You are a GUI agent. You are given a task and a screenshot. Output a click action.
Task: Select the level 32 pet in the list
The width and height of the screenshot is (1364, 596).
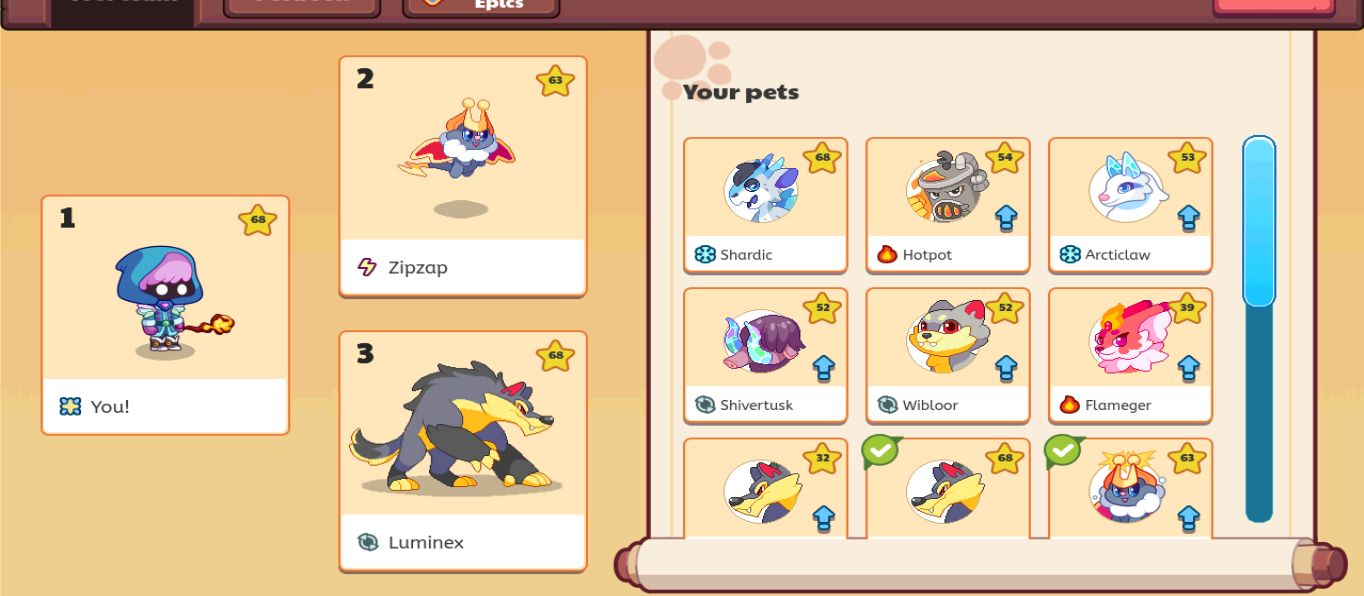click(765, 490)
